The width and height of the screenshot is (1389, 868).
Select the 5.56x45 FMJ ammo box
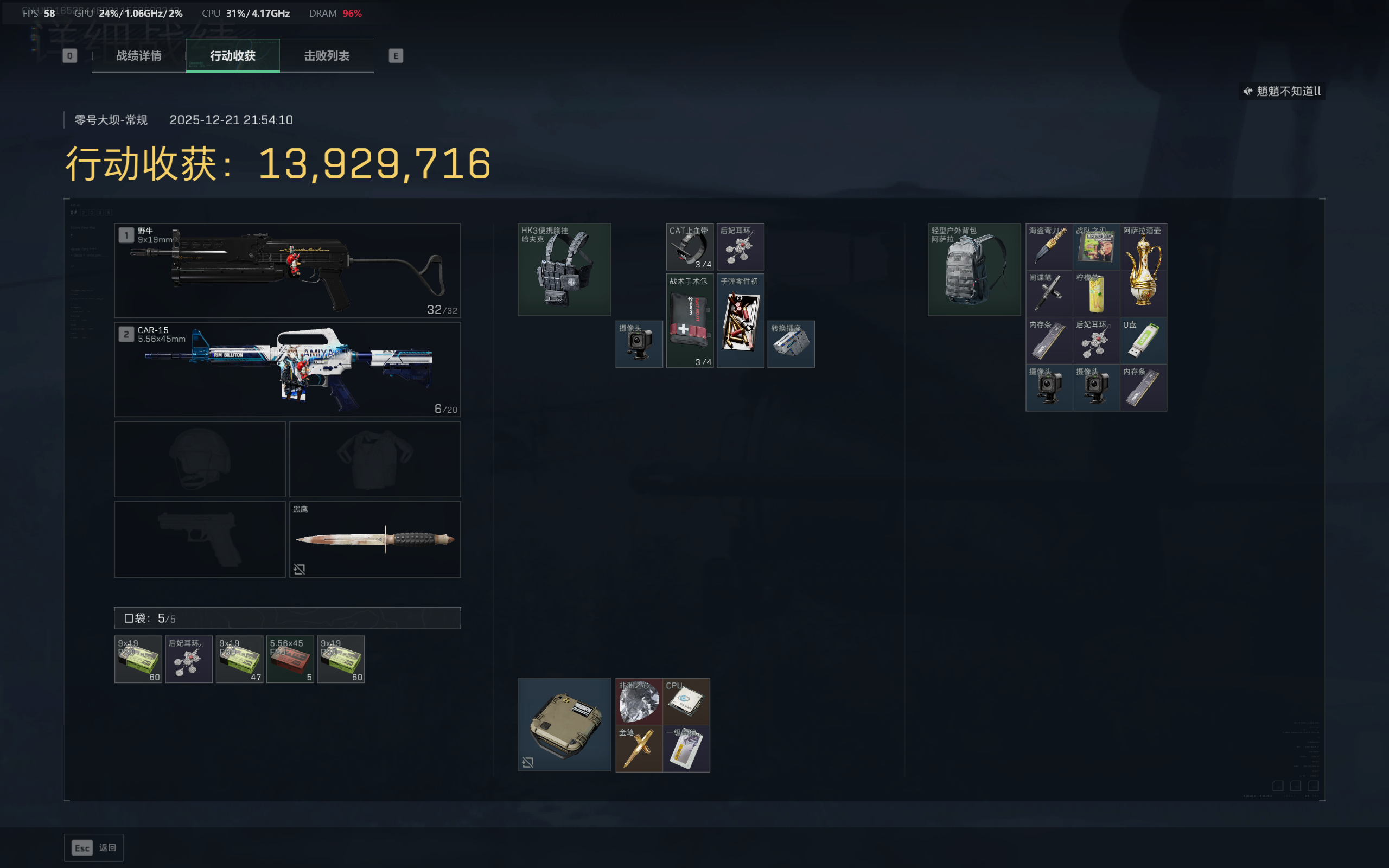click(290, 659)
